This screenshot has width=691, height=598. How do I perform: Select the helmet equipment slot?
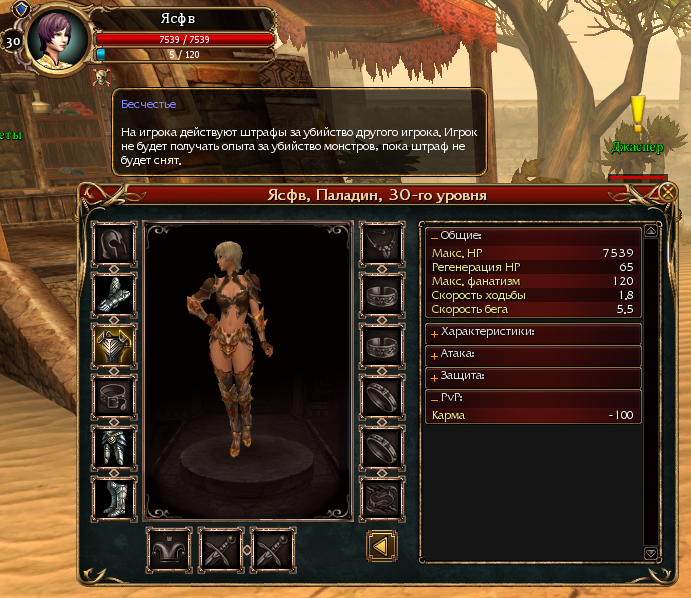[x=113, y=243]
